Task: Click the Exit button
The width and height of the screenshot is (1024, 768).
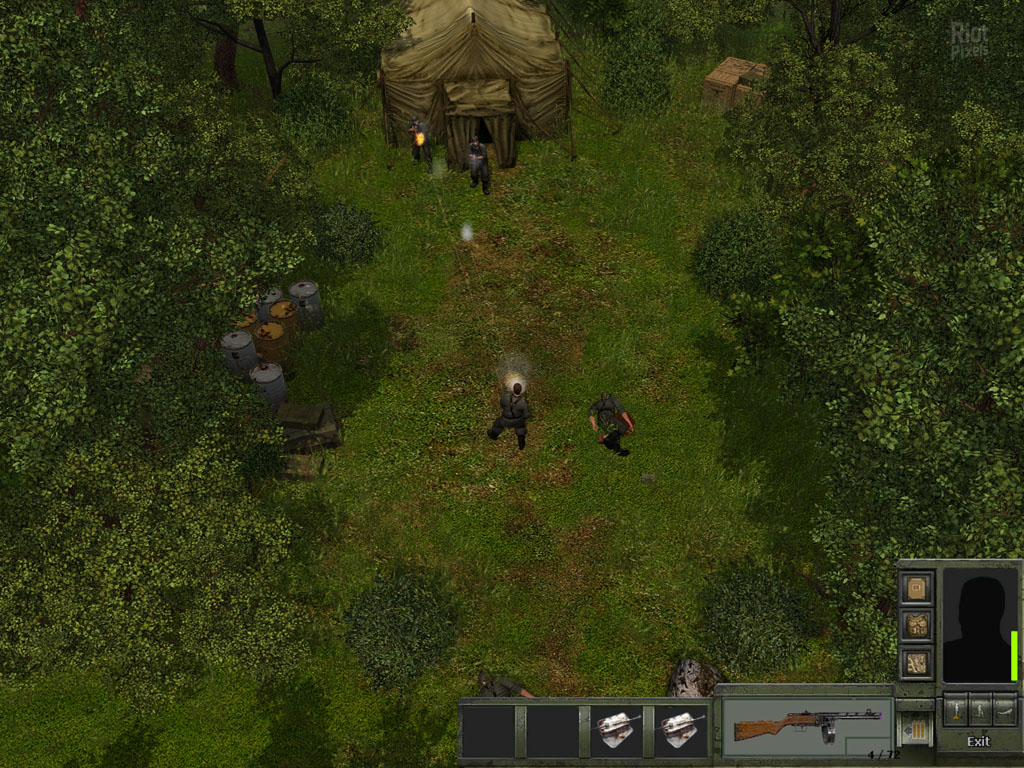Action: (978, 741)
